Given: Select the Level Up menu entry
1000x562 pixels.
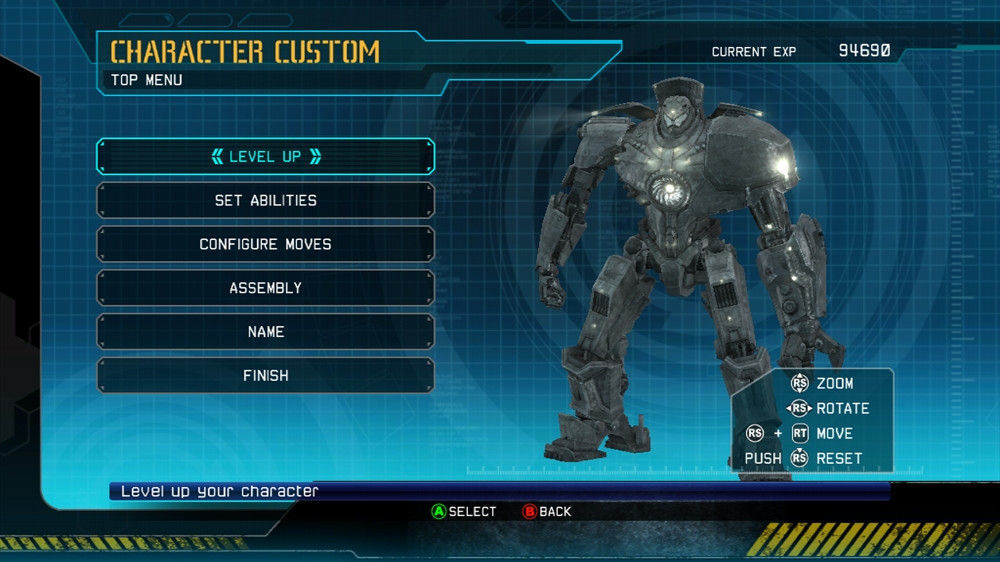Looking at the screenshot, I should click(x=265, y=157).
